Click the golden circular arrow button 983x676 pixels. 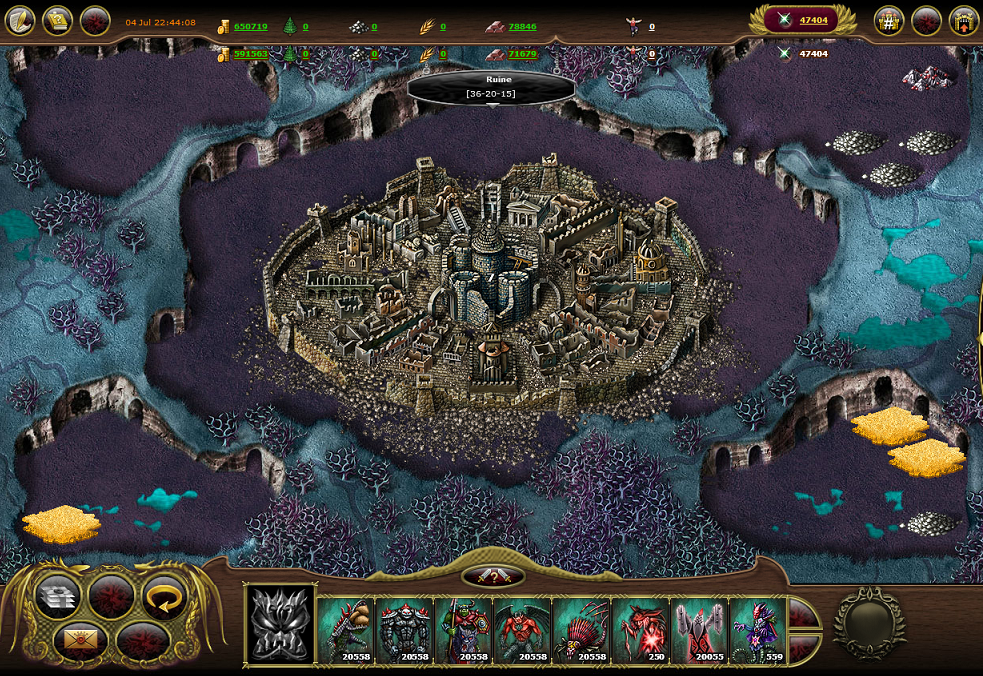tap(164, 597)
